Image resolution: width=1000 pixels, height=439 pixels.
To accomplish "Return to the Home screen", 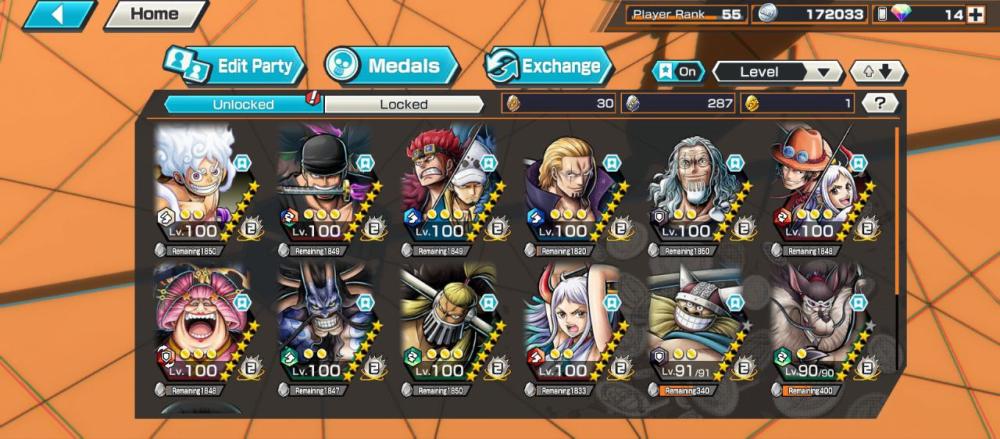I will point(154,15).
